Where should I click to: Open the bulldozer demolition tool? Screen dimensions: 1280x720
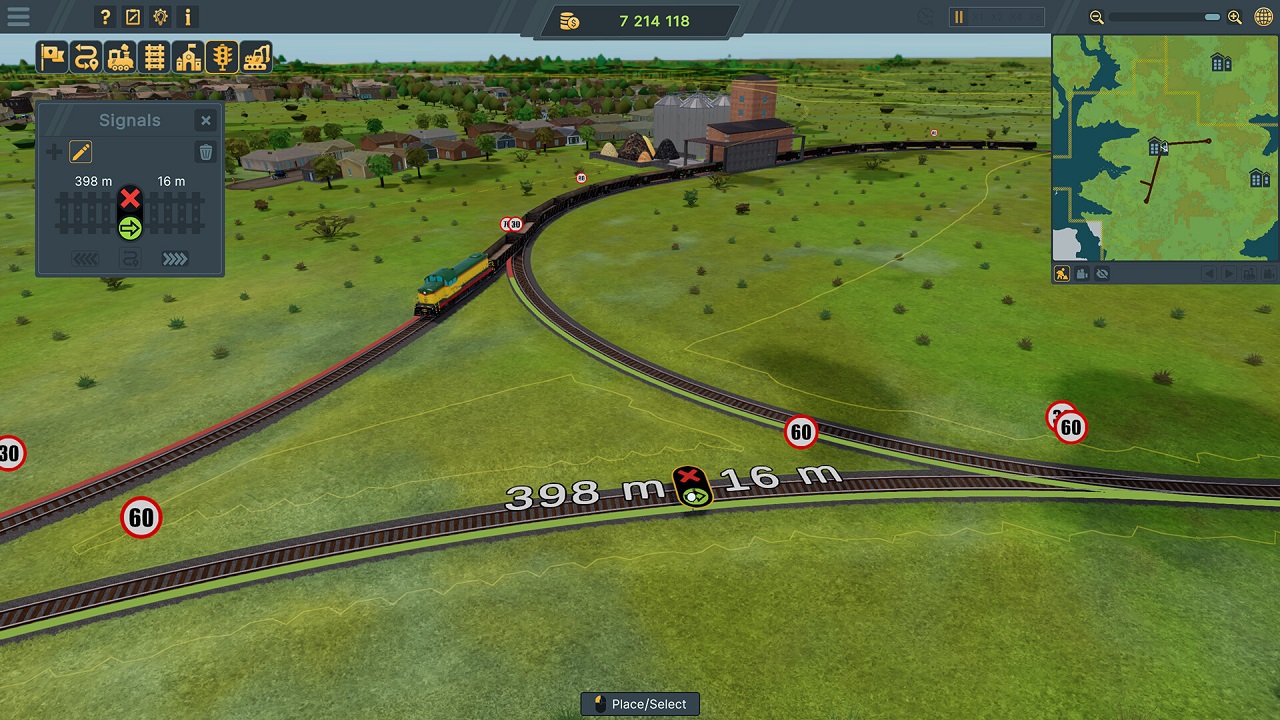pos(256,57)
